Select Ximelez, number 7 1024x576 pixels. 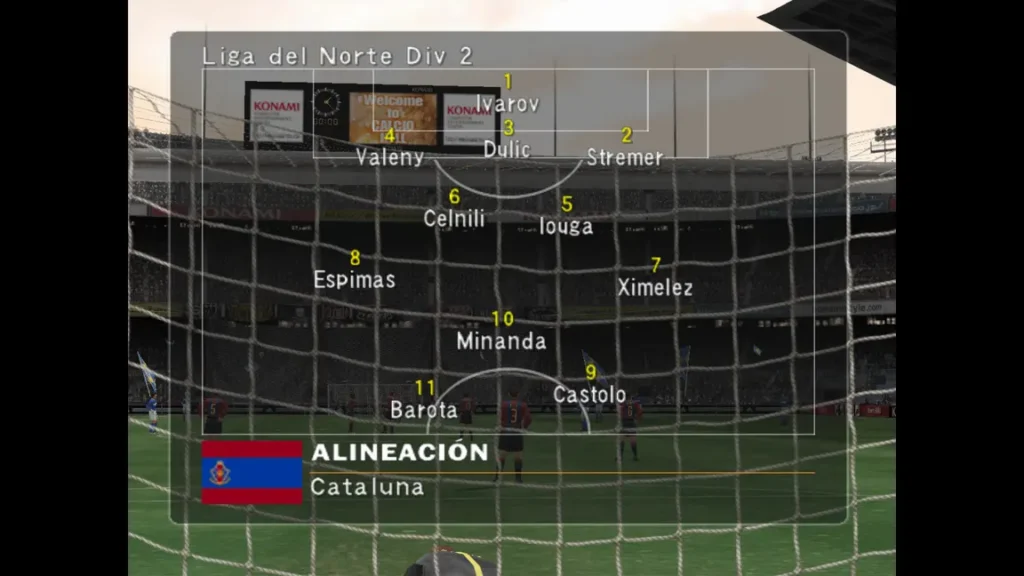point(655,287)
